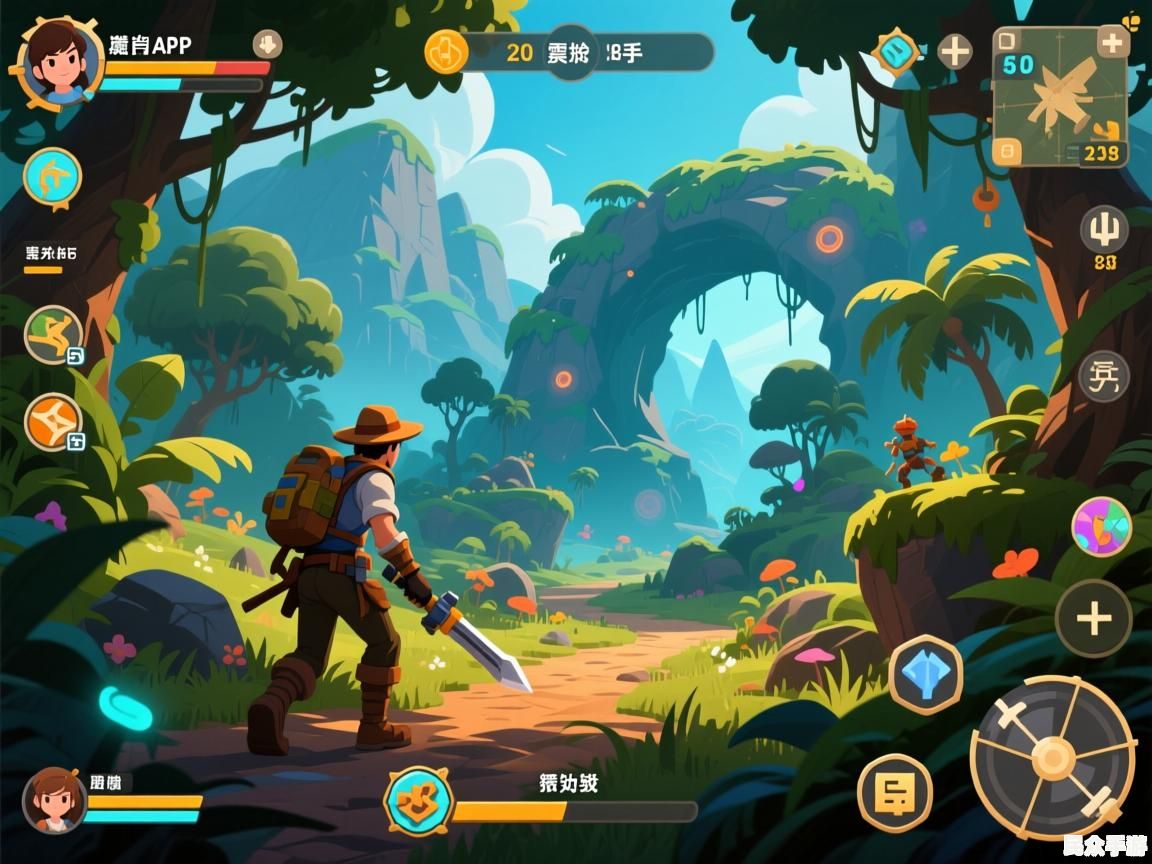Tap the golden spoked wheel control
Screen dimensions: 1152x864
[1053, 757]
